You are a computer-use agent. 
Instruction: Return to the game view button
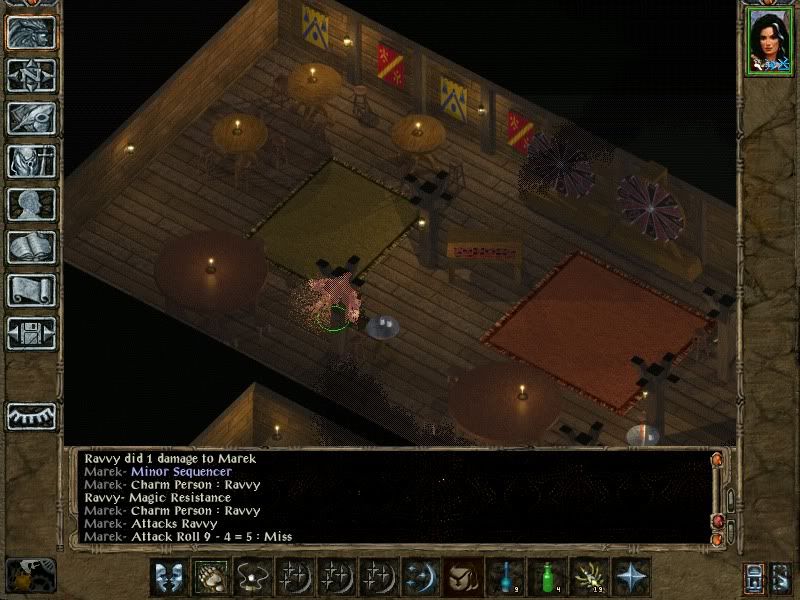click(x=31, y=32)
